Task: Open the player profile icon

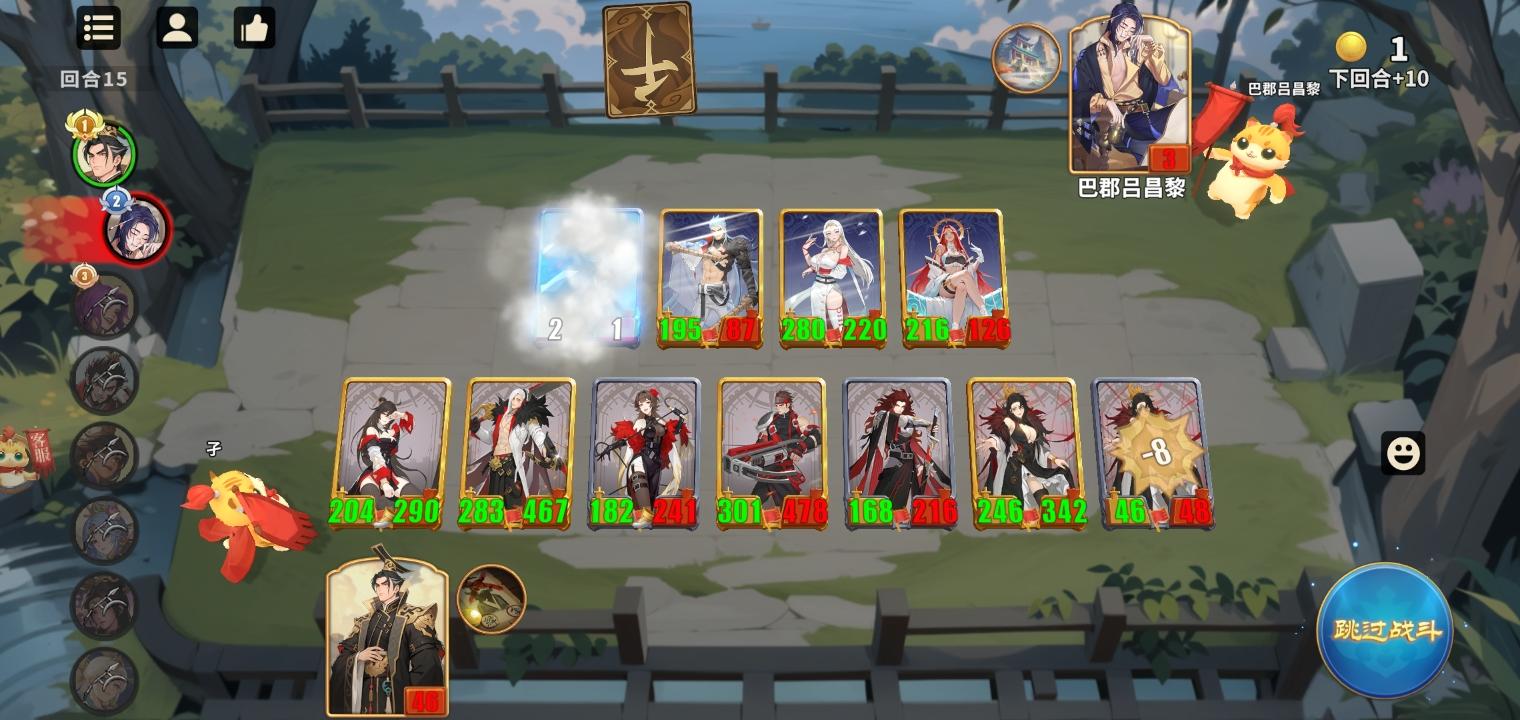Action: point(178,28)
